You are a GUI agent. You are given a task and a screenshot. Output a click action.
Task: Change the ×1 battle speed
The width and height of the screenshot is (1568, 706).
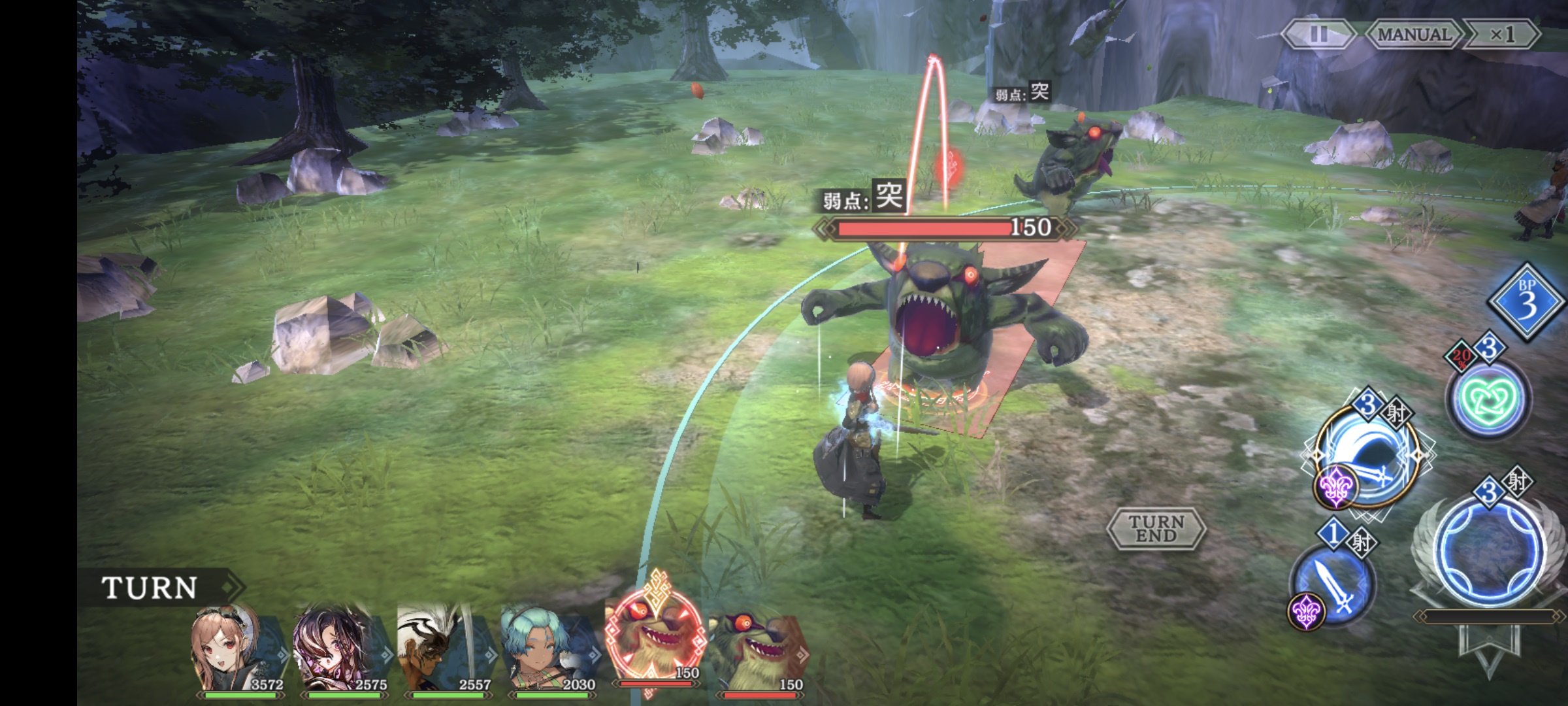point(1501,34)
